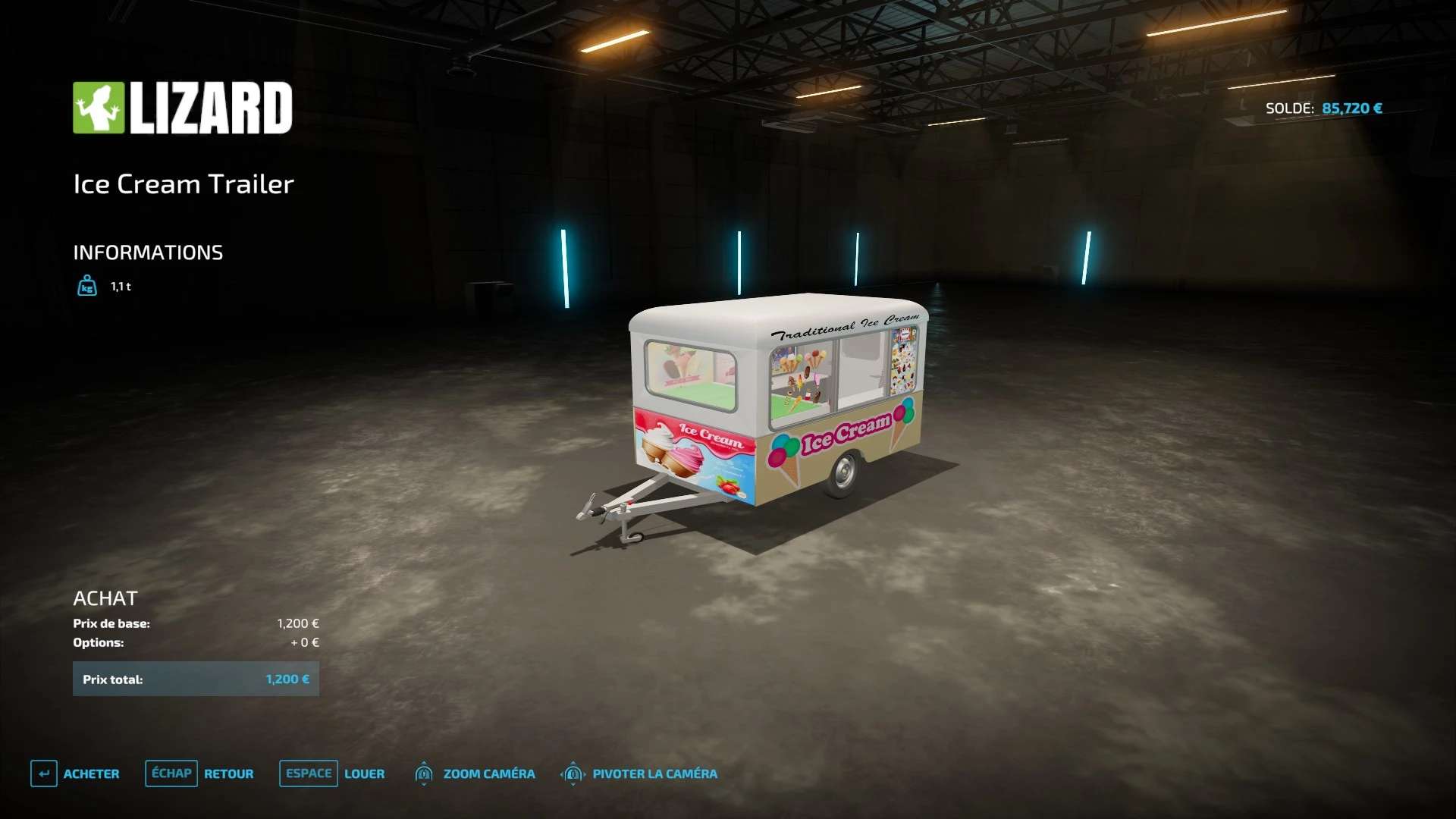Select the weight information icon

tap(86, 286)
